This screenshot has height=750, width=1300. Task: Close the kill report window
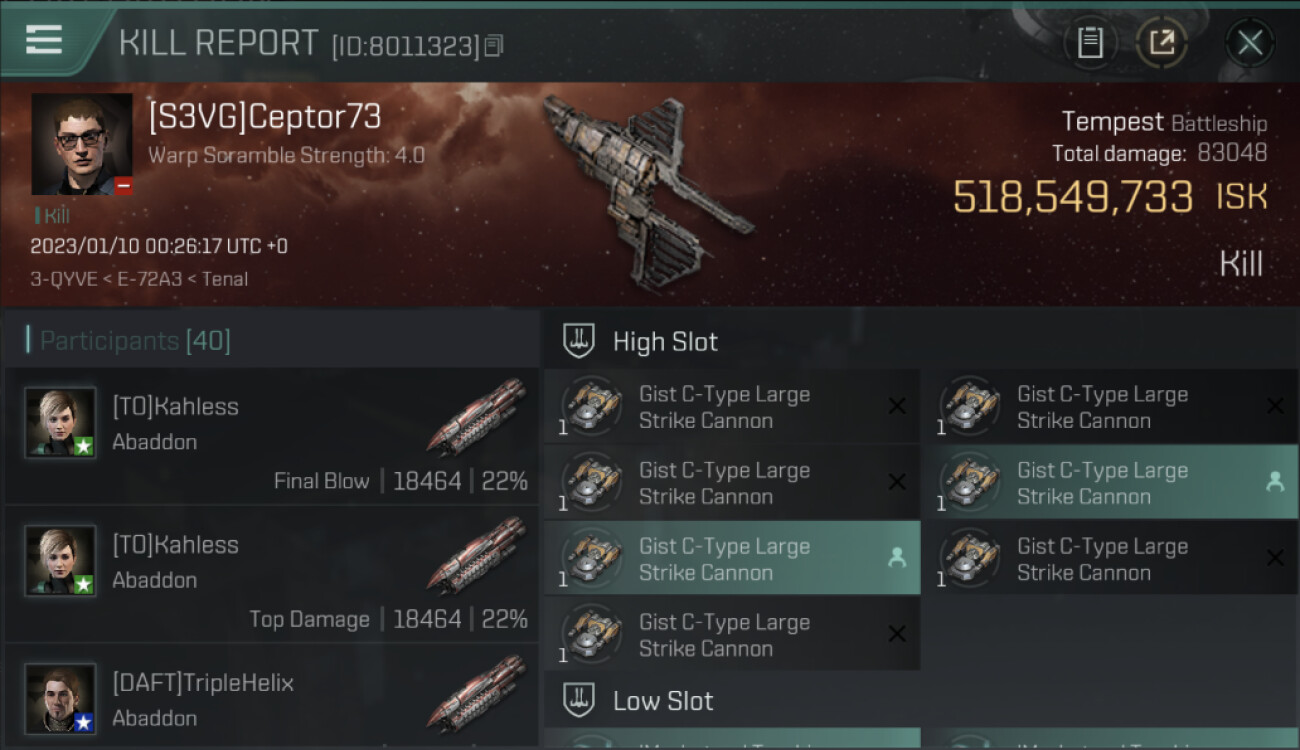coord(1249,42)
